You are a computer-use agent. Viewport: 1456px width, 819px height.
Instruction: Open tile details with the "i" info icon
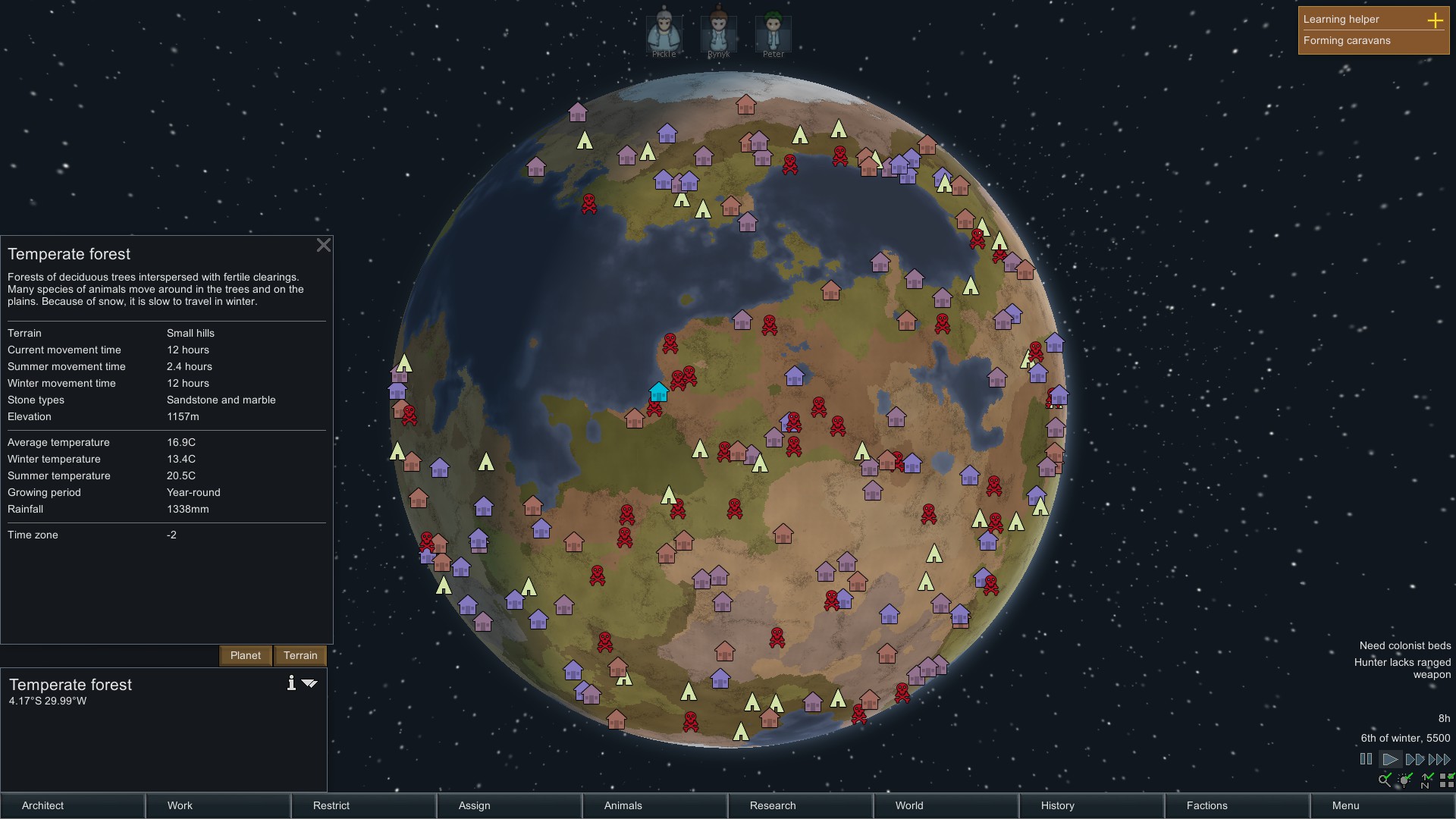click(x=290, y=682)
